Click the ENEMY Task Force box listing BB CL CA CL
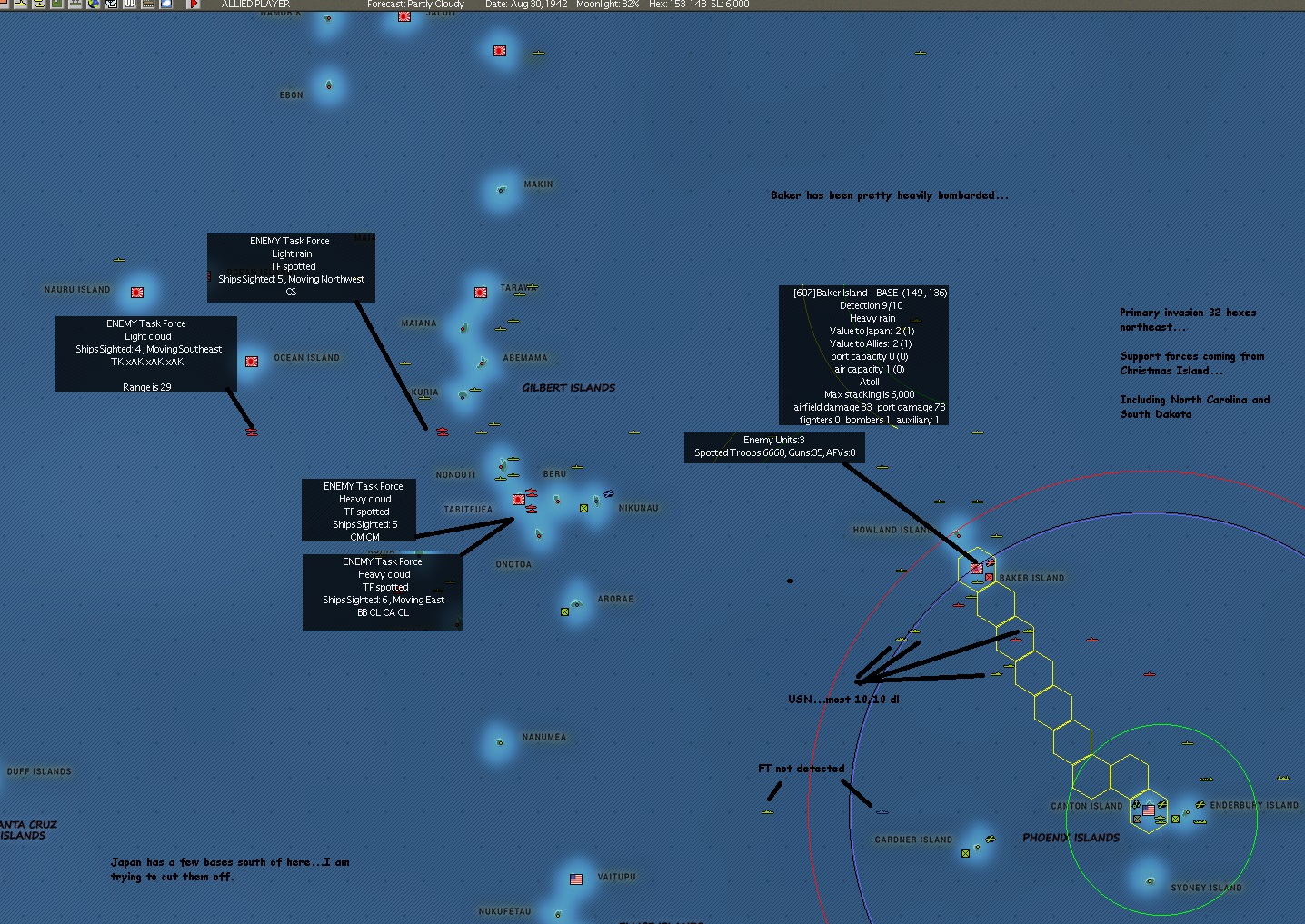This screenshot has height=924, width=1305. point(382,591)
